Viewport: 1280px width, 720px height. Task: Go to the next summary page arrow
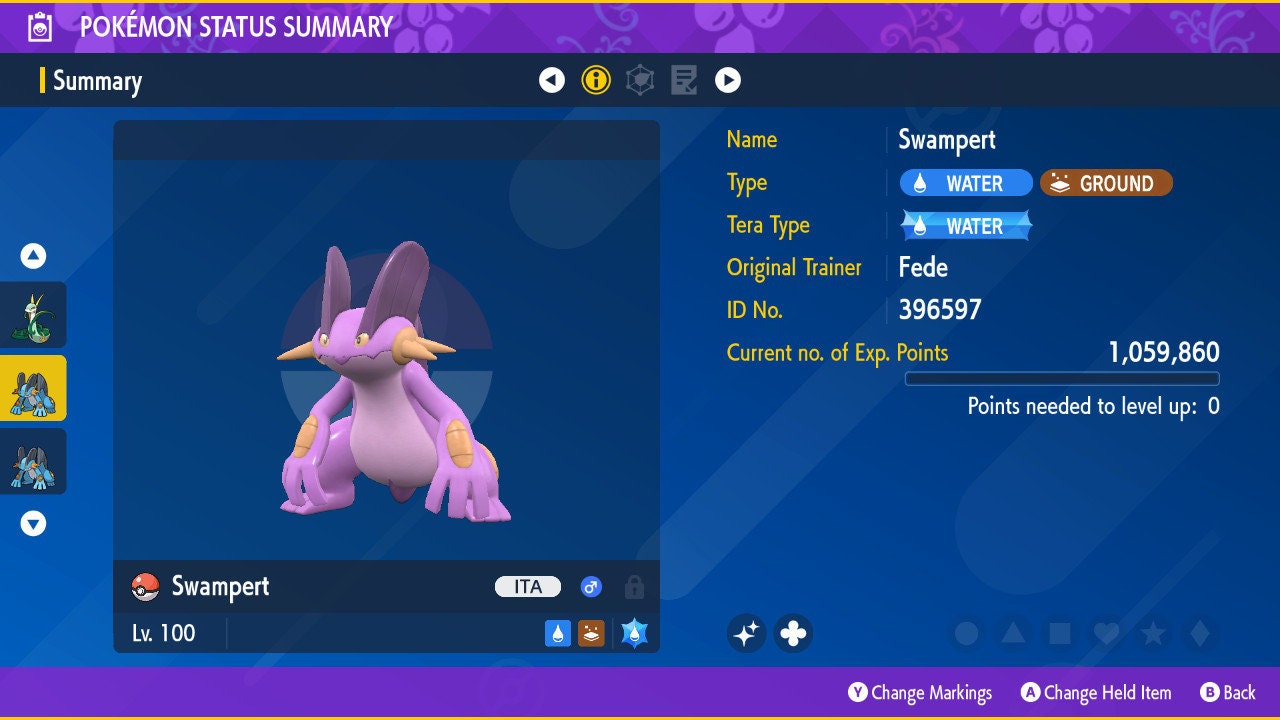[728, 80]
